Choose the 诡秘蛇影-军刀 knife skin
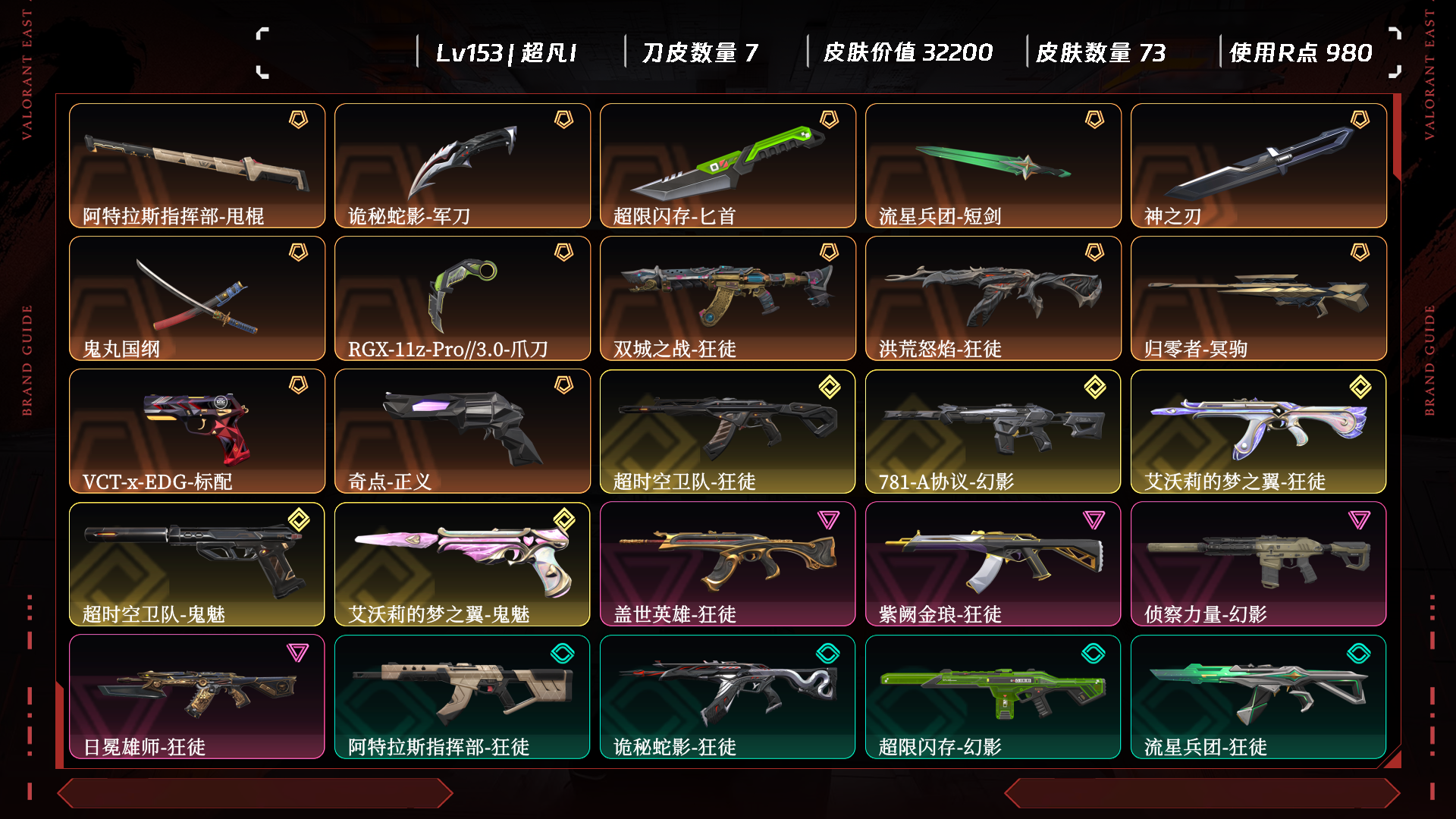 pyautogui.click(x=463, y=165)
